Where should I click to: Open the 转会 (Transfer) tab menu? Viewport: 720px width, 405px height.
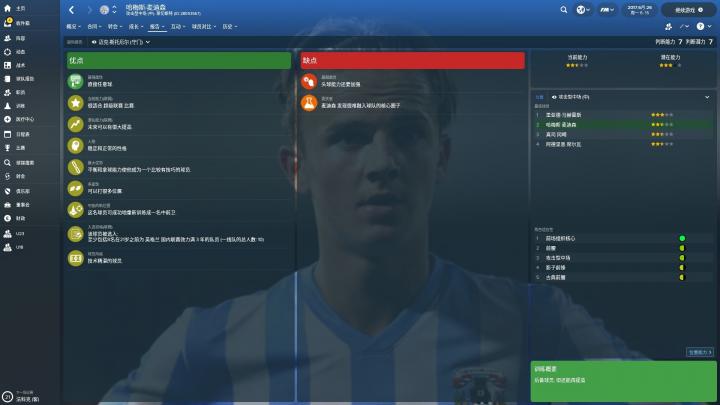(115, 27)
